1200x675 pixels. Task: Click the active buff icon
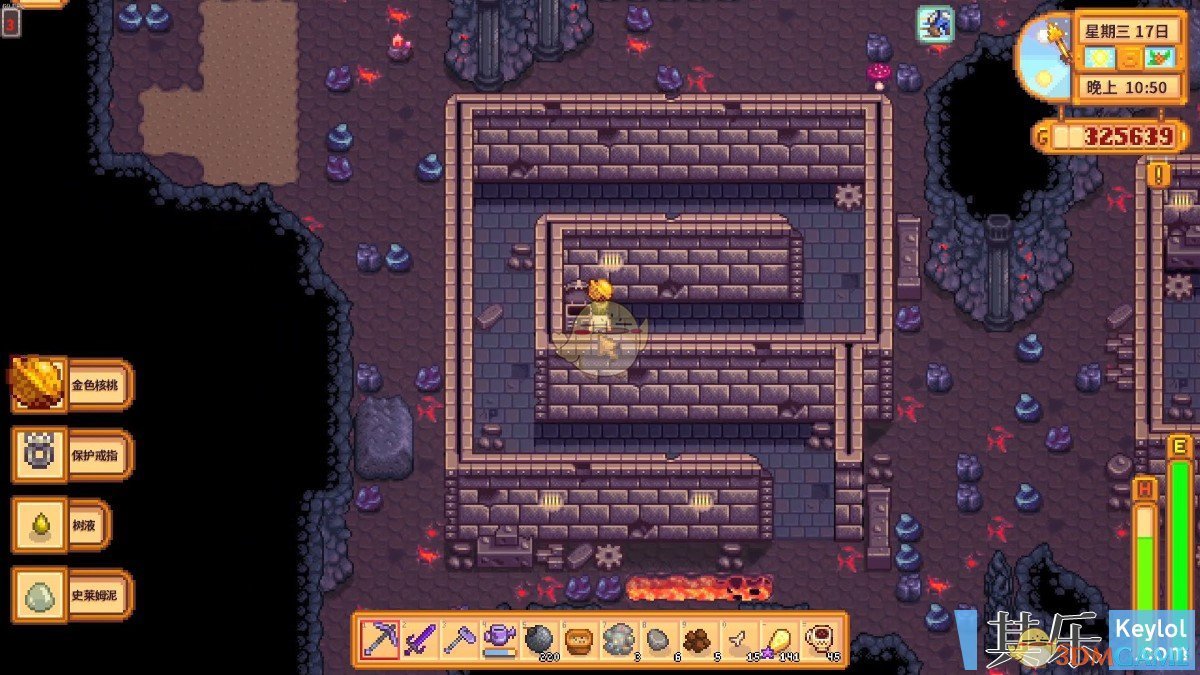[x=936, y=24]
